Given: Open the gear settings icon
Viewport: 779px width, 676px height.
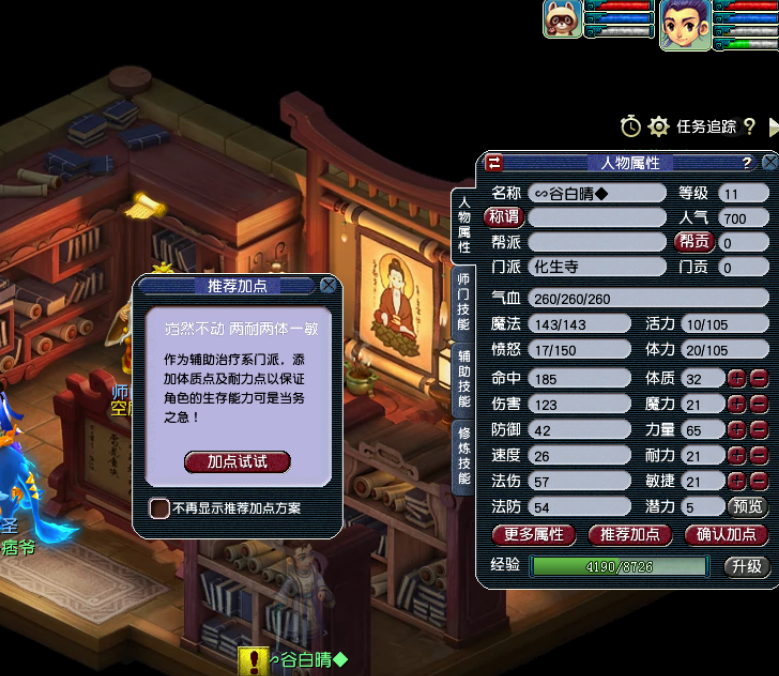Looking at the screenshot, I should pyautogui.click(x=658, y=127).
